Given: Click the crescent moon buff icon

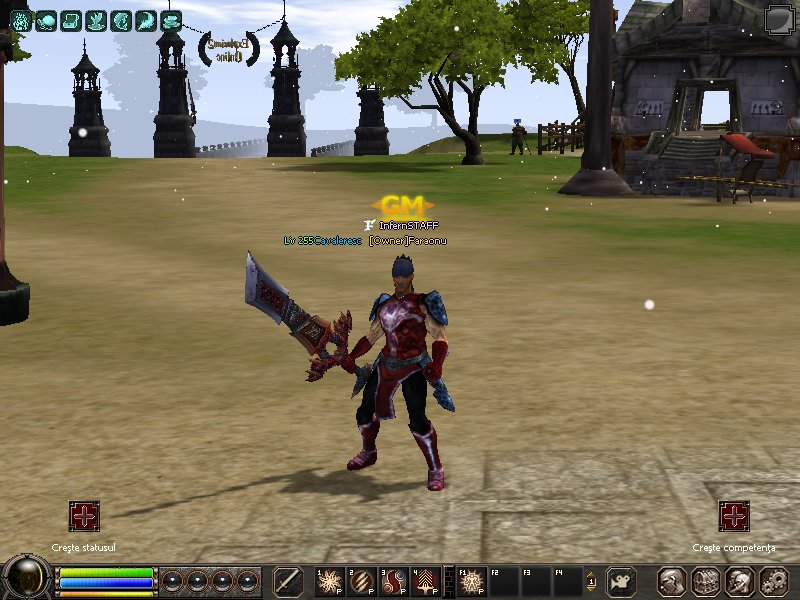Looking at the screenshot, I should [x=146, y=20].
